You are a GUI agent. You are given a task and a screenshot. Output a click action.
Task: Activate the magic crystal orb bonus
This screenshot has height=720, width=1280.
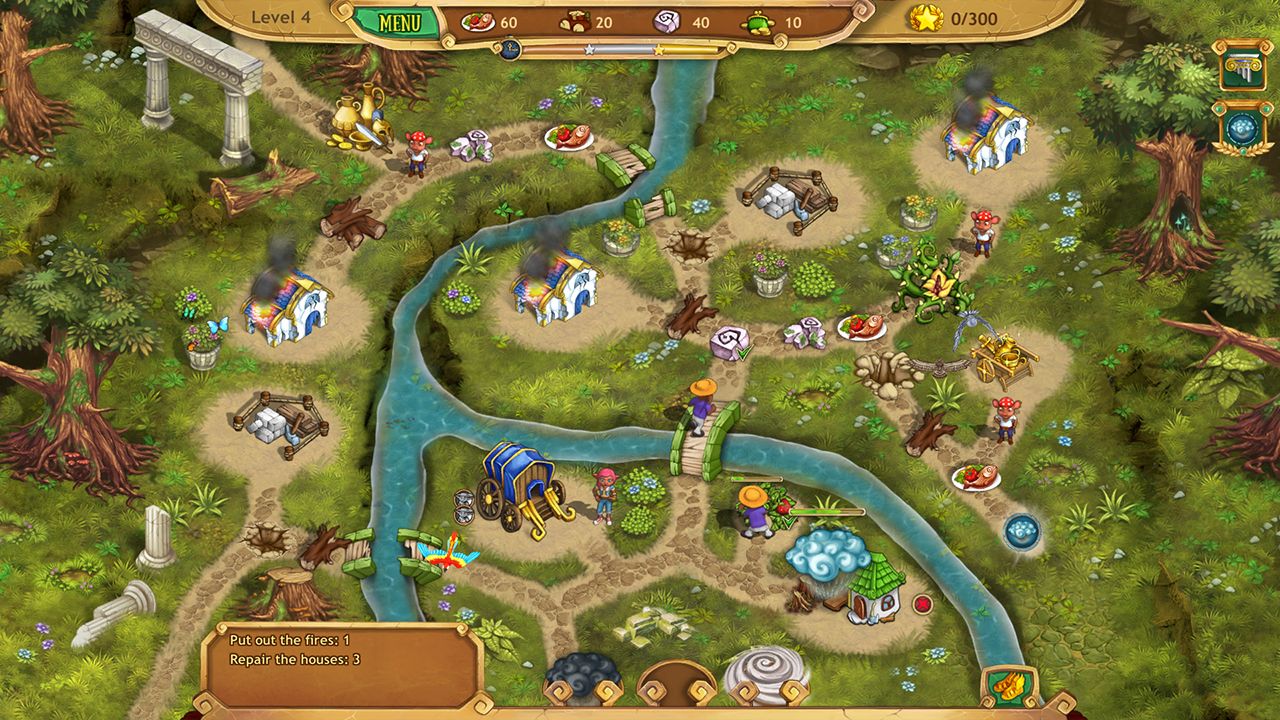coord(1242,125)
